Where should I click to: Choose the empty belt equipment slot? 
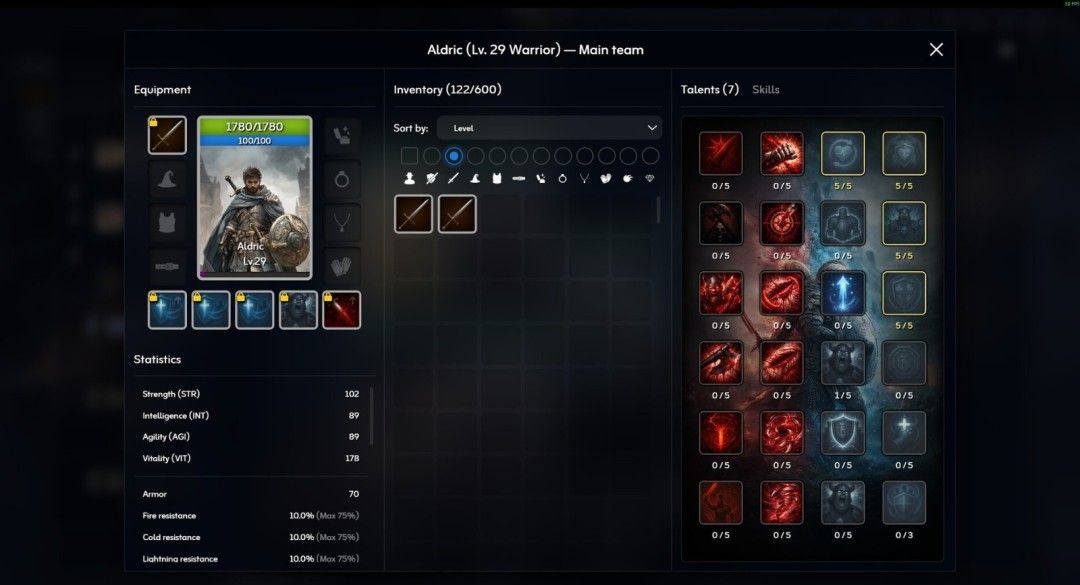point(167,266)
